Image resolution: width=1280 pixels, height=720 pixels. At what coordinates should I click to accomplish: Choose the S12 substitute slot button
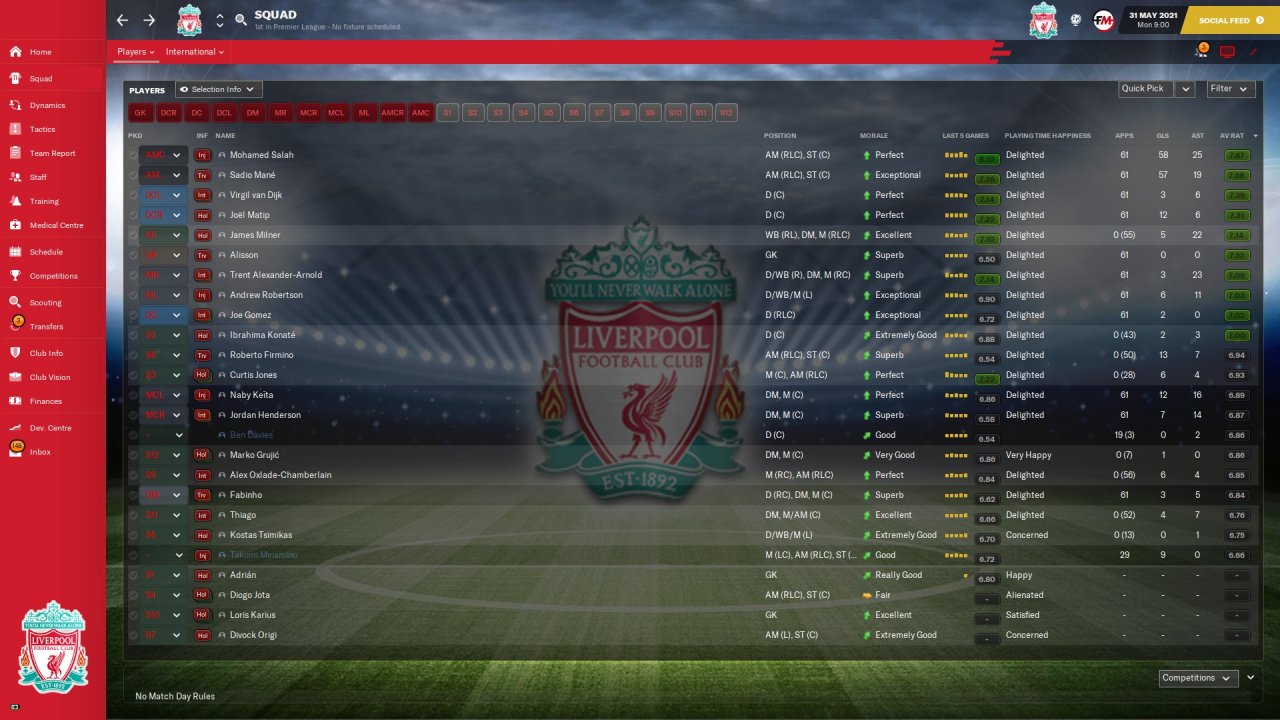(726, 113)
